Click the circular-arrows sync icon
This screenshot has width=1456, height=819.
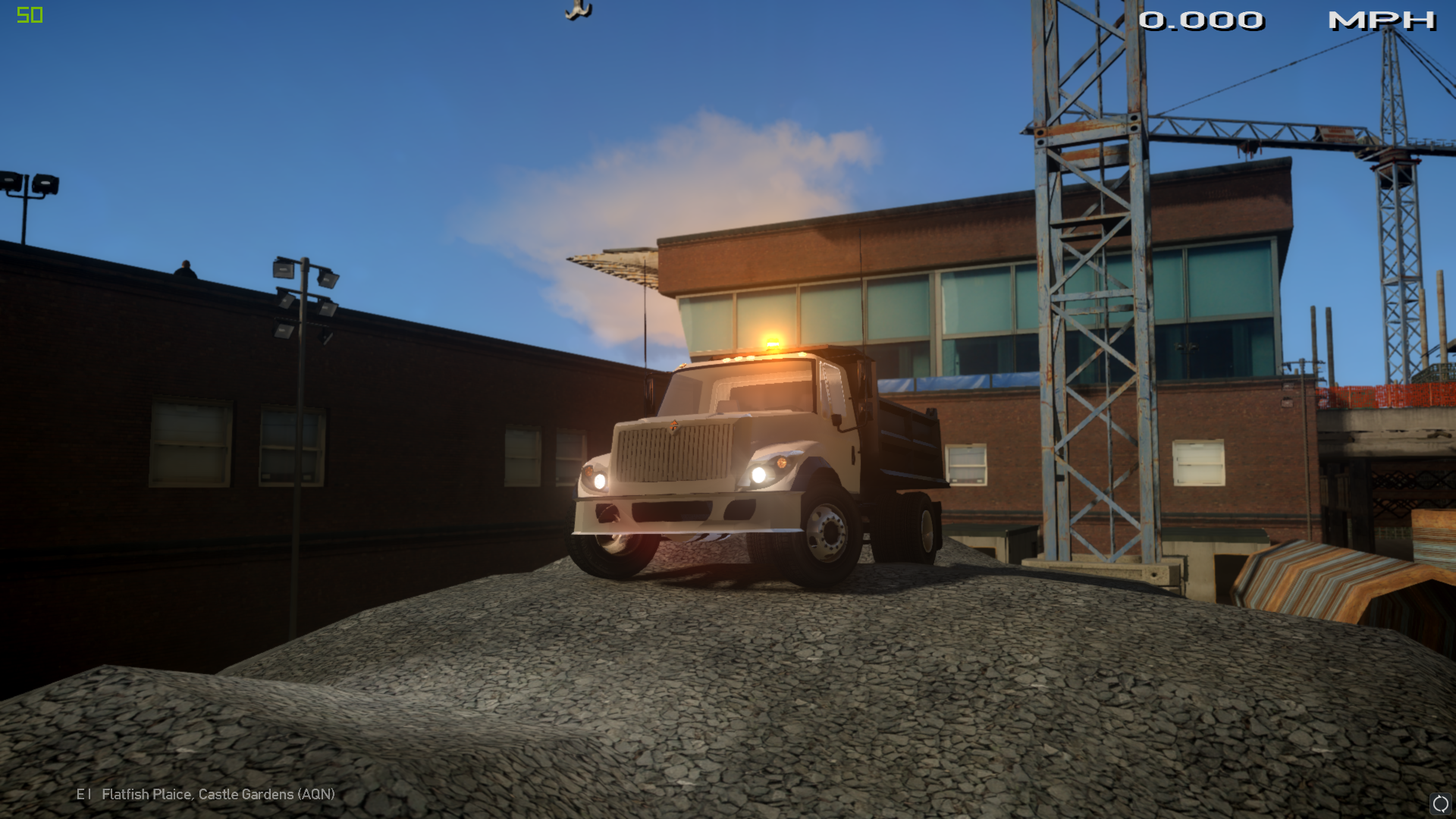pyautogui.click(x=1440, y=803)
